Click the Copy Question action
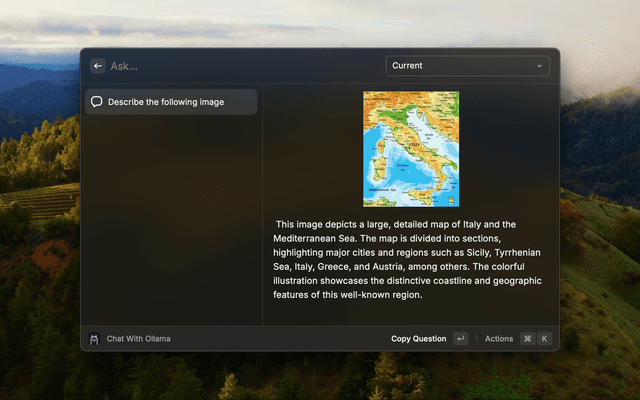 419,339
